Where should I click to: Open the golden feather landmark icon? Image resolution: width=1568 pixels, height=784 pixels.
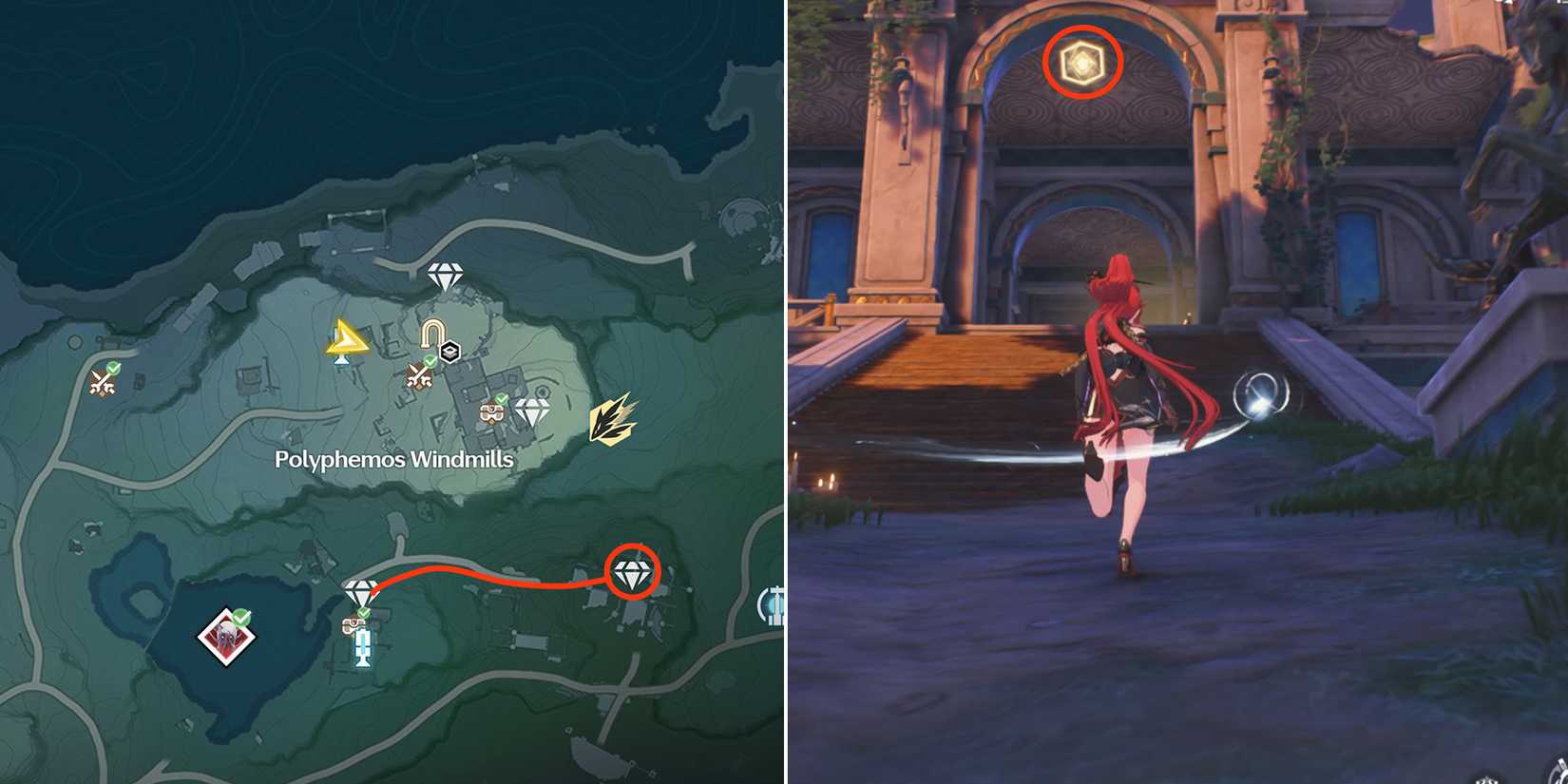coord(612,422)
